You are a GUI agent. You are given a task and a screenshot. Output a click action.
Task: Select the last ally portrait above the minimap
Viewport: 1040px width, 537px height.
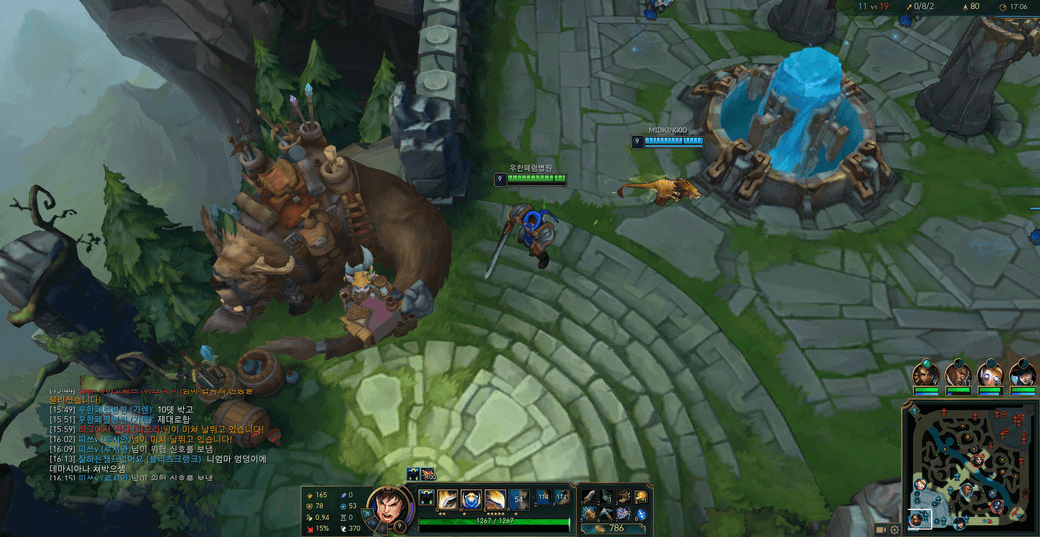pyautogui.click(x=1022, y=374)
